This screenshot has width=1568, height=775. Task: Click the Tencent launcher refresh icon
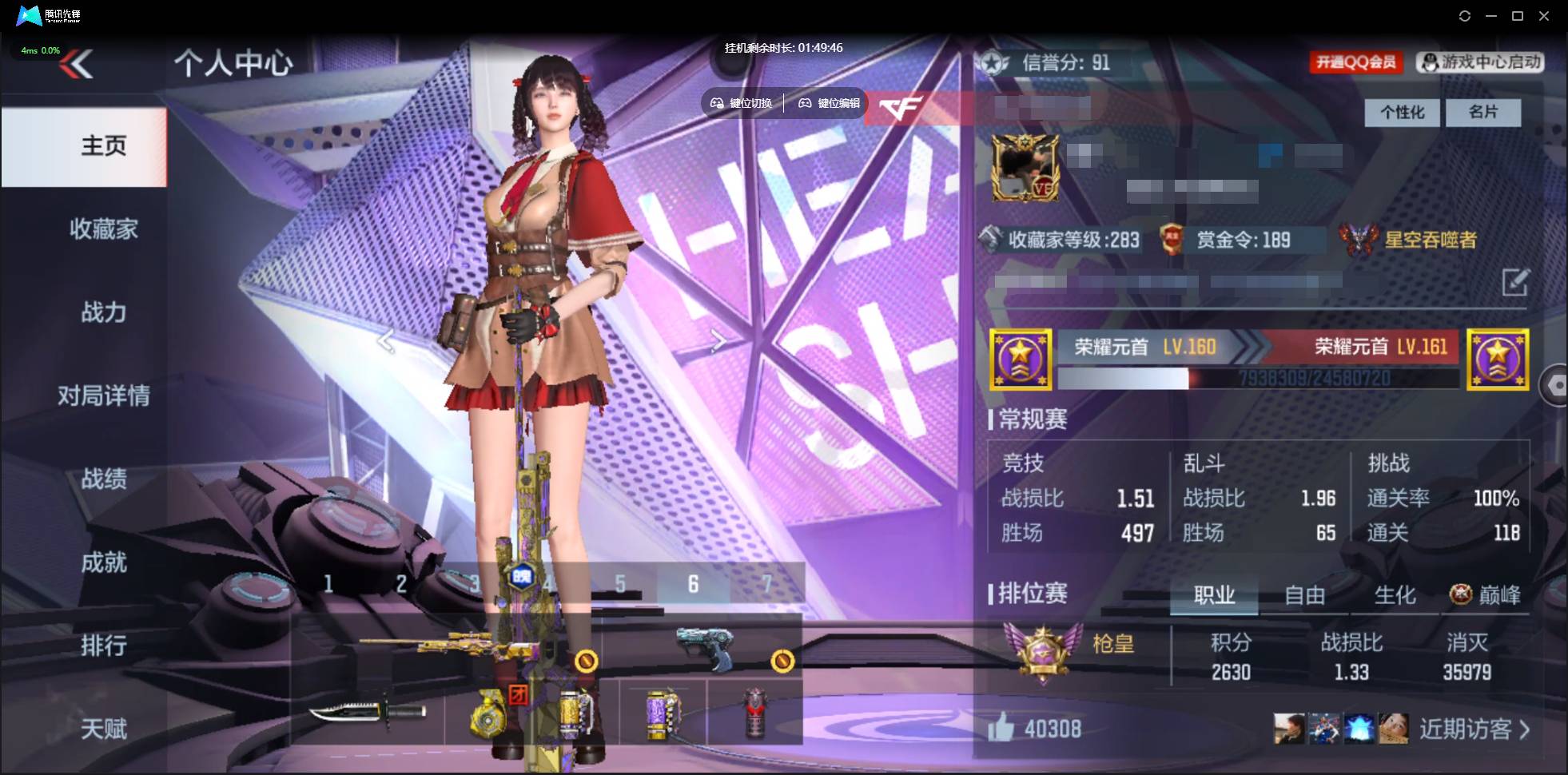[1466, 15]
